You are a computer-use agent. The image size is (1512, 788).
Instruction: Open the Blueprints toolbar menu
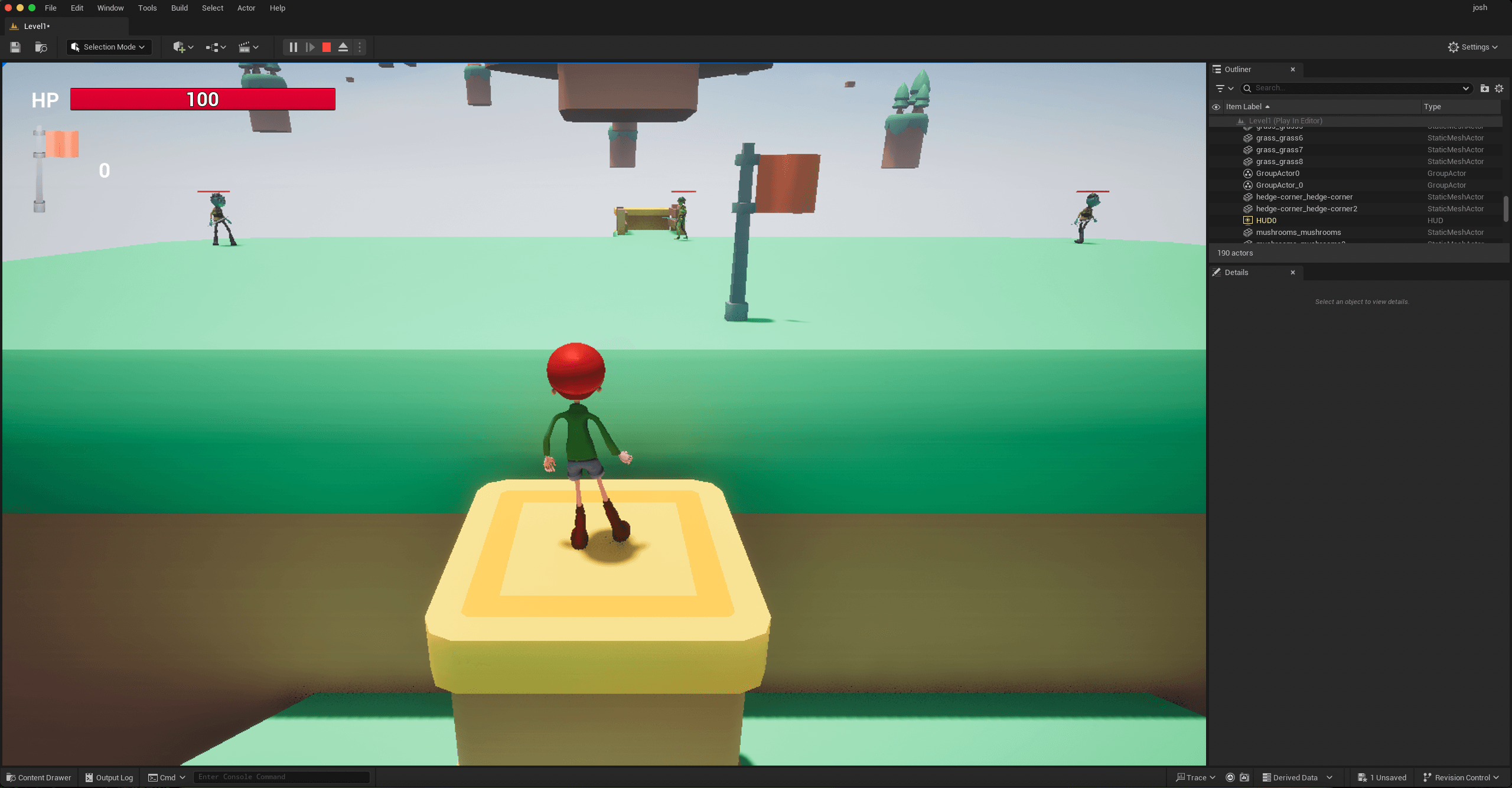pyautogui.click(x=214, y=47)
